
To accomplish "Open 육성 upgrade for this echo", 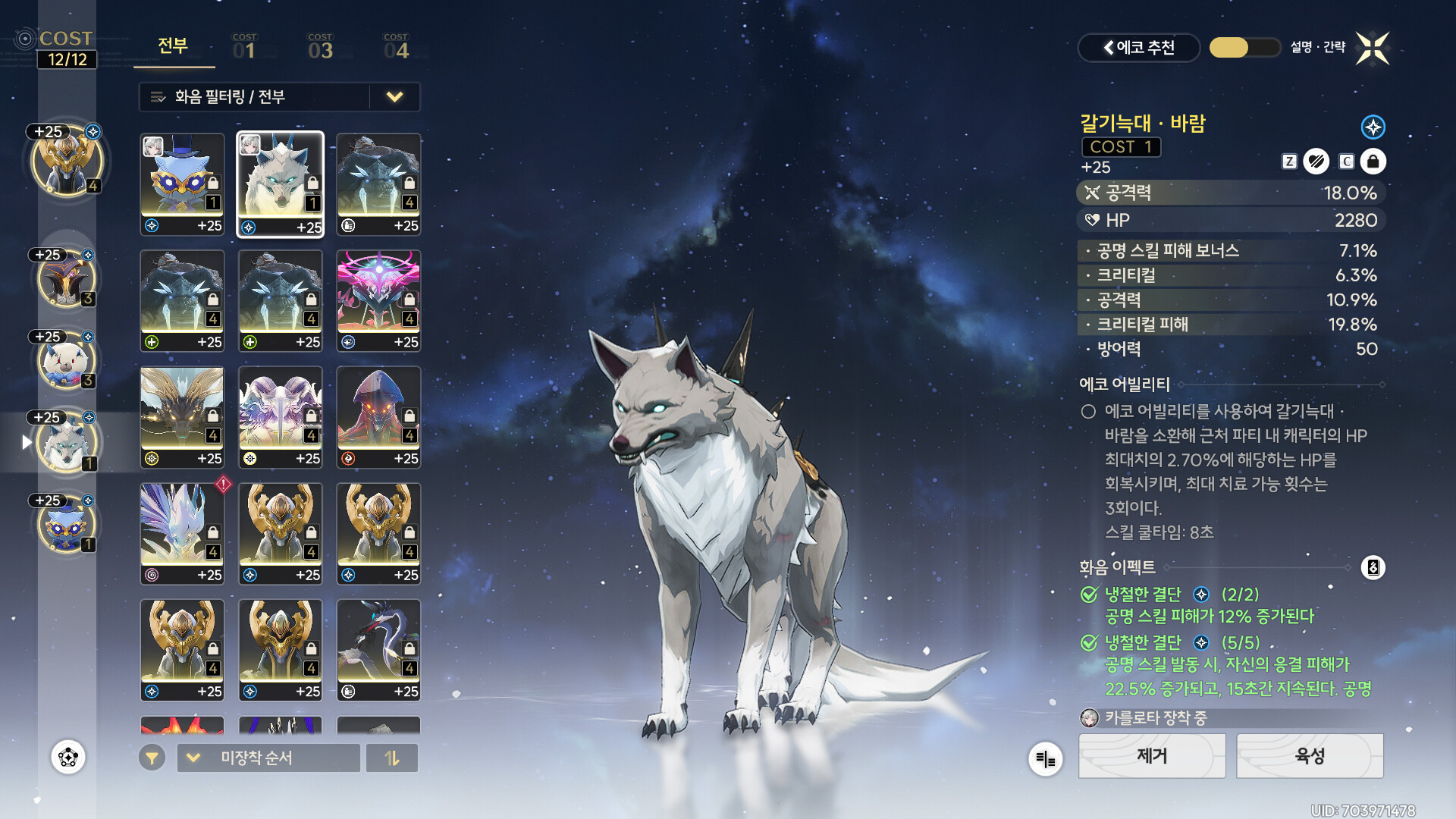I will click(x=1310, y=756).
